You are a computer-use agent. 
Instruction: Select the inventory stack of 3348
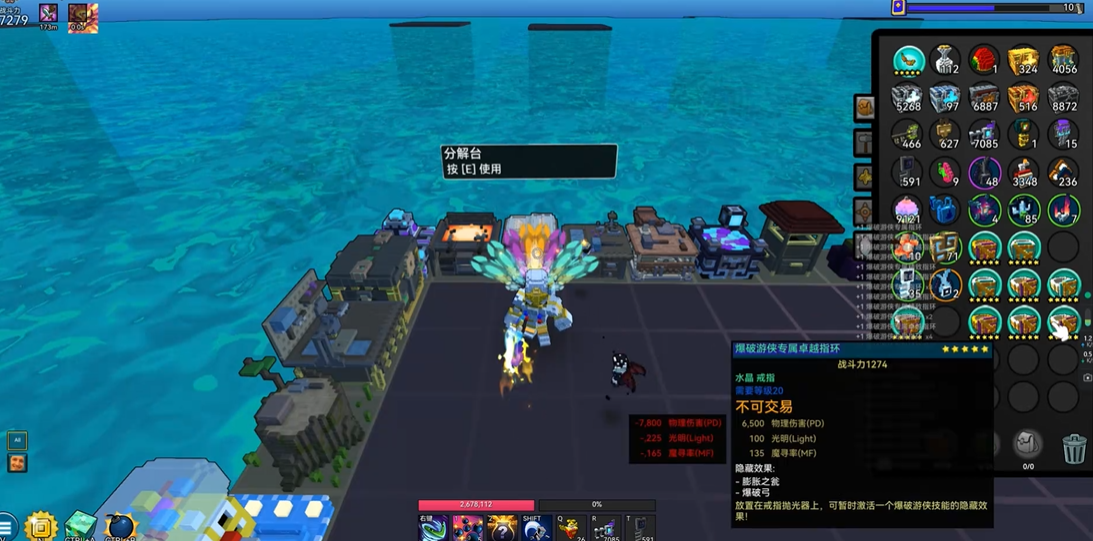click(x=1023, y=174)
